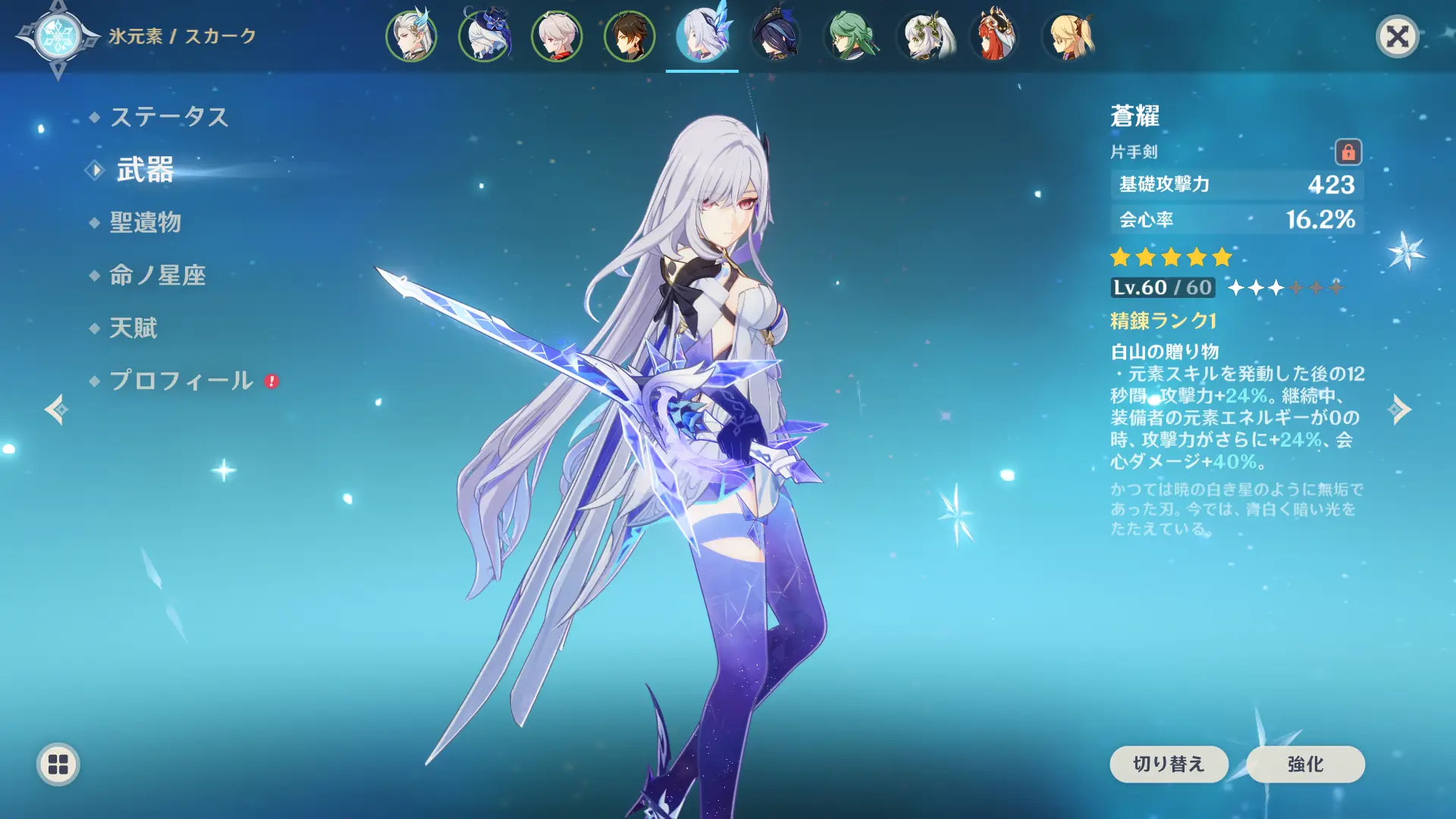1456x819 pixels.
Task: Select Zhongli's dark-haired portrait
Action: [x=629, y=36]
